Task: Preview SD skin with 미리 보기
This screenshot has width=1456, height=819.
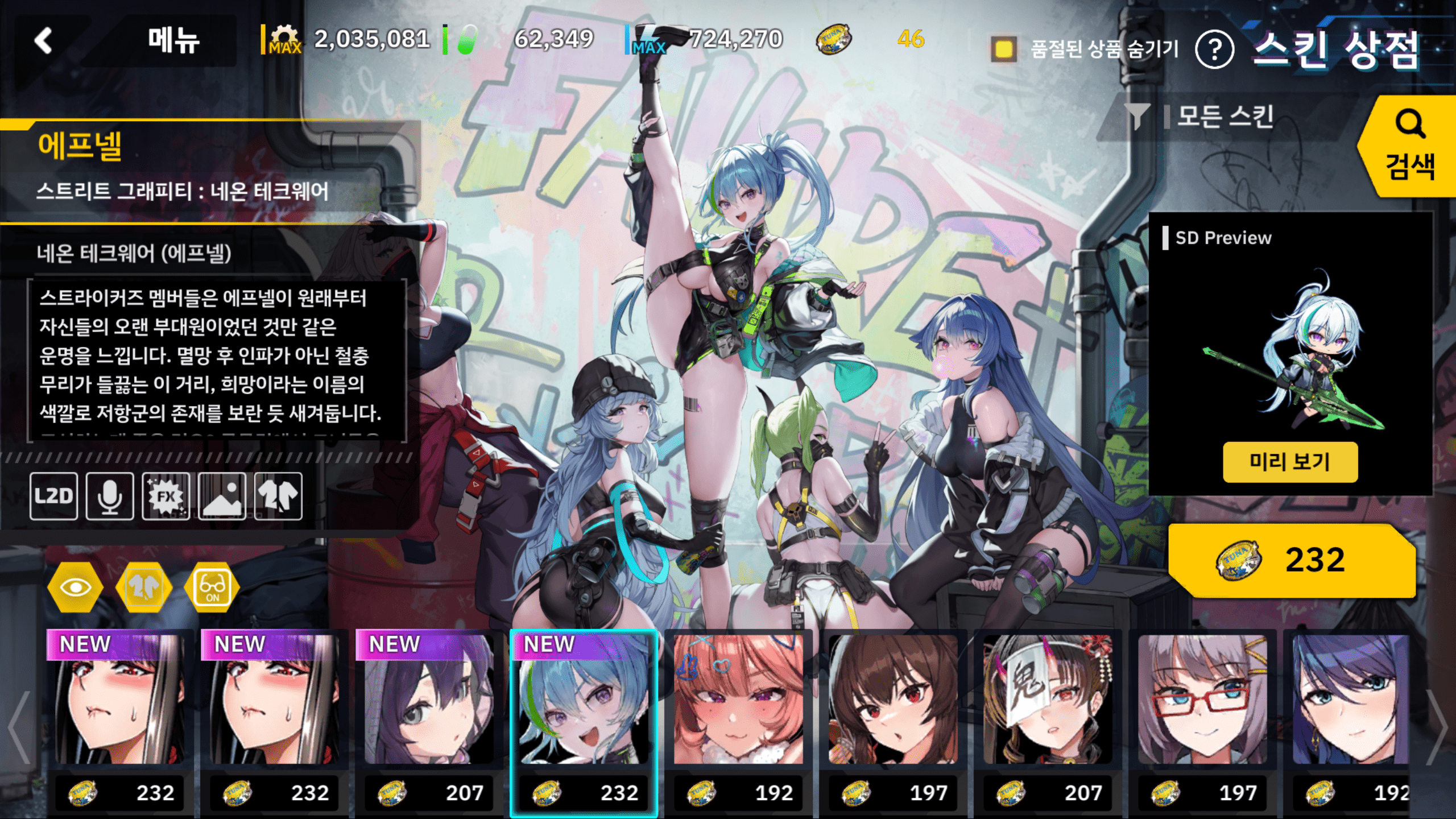Action: tap(1290, 462)
